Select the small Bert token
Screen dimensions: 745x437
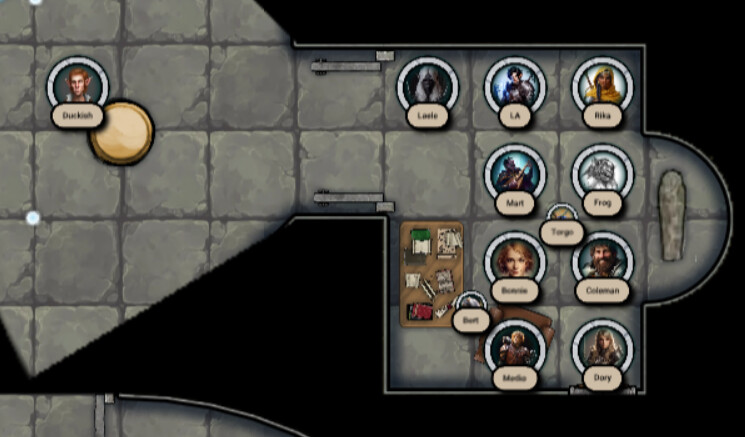click(470, 306)
